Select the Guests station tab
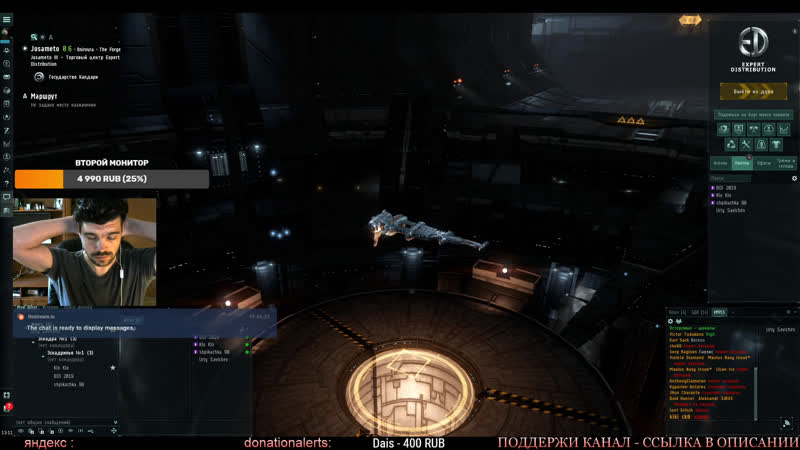This screenshot has width=800, height=450. pos(741,162)
